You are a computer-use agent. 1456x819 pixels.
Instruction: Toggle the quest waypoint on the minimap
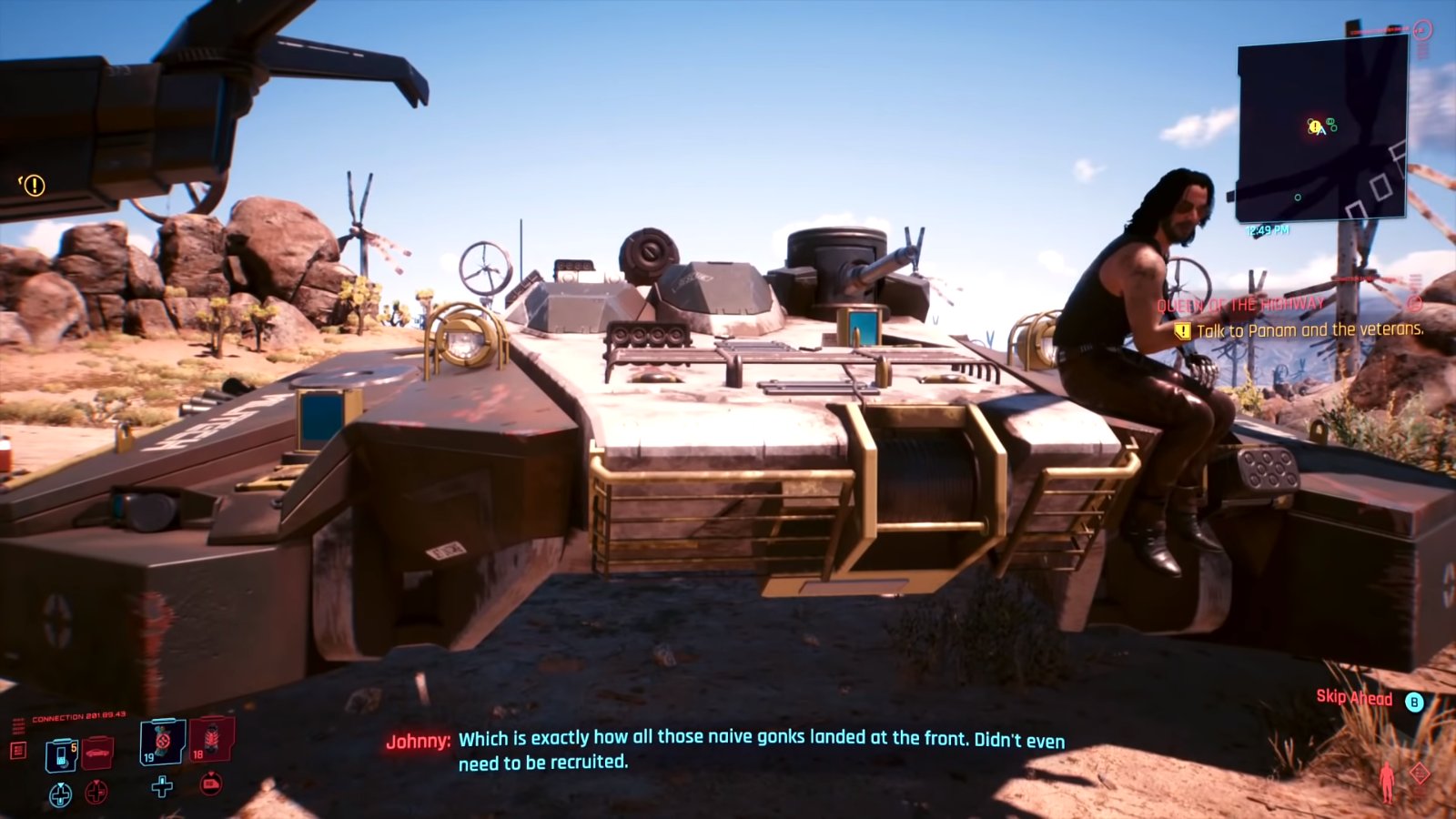coord(1314,127)
